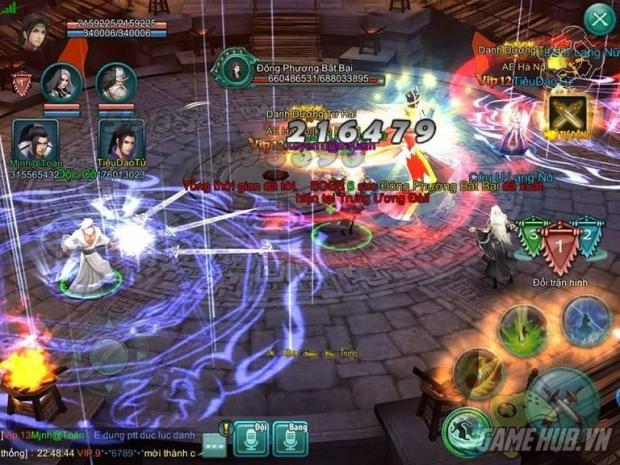This screenshot has height=465, width=620.
Task: Expand the chat with the three-dots button
Action: (213, 443)
